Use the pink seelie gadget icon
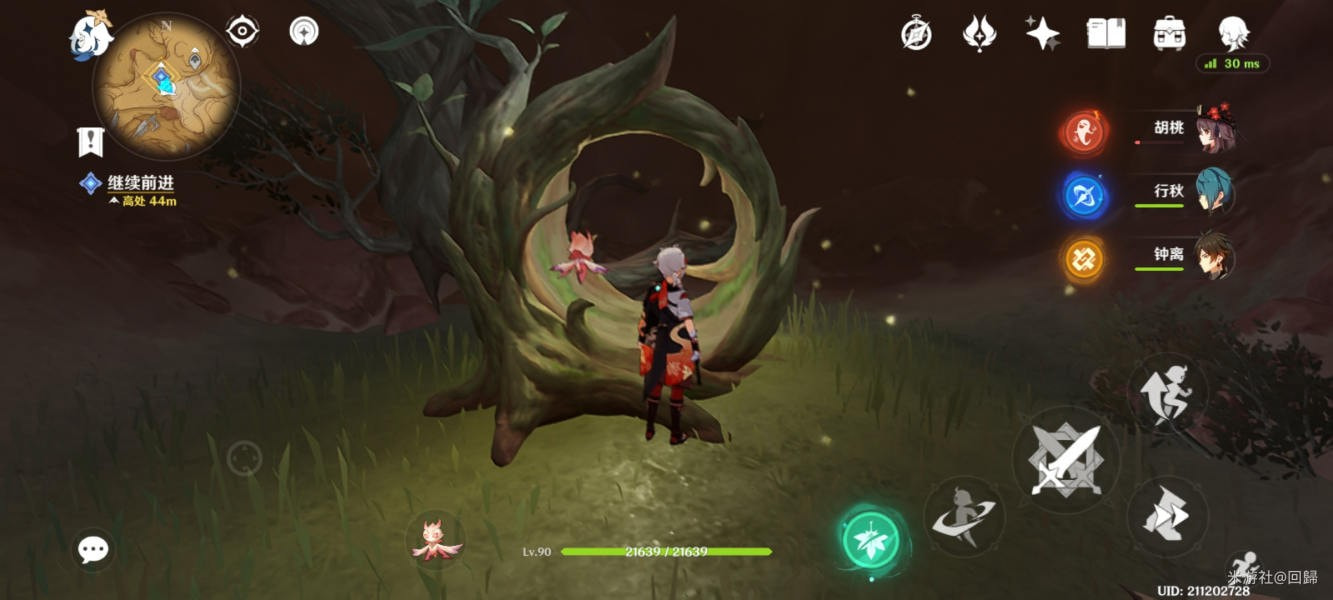Screen dimensions: 1333x600 point(436,538)
